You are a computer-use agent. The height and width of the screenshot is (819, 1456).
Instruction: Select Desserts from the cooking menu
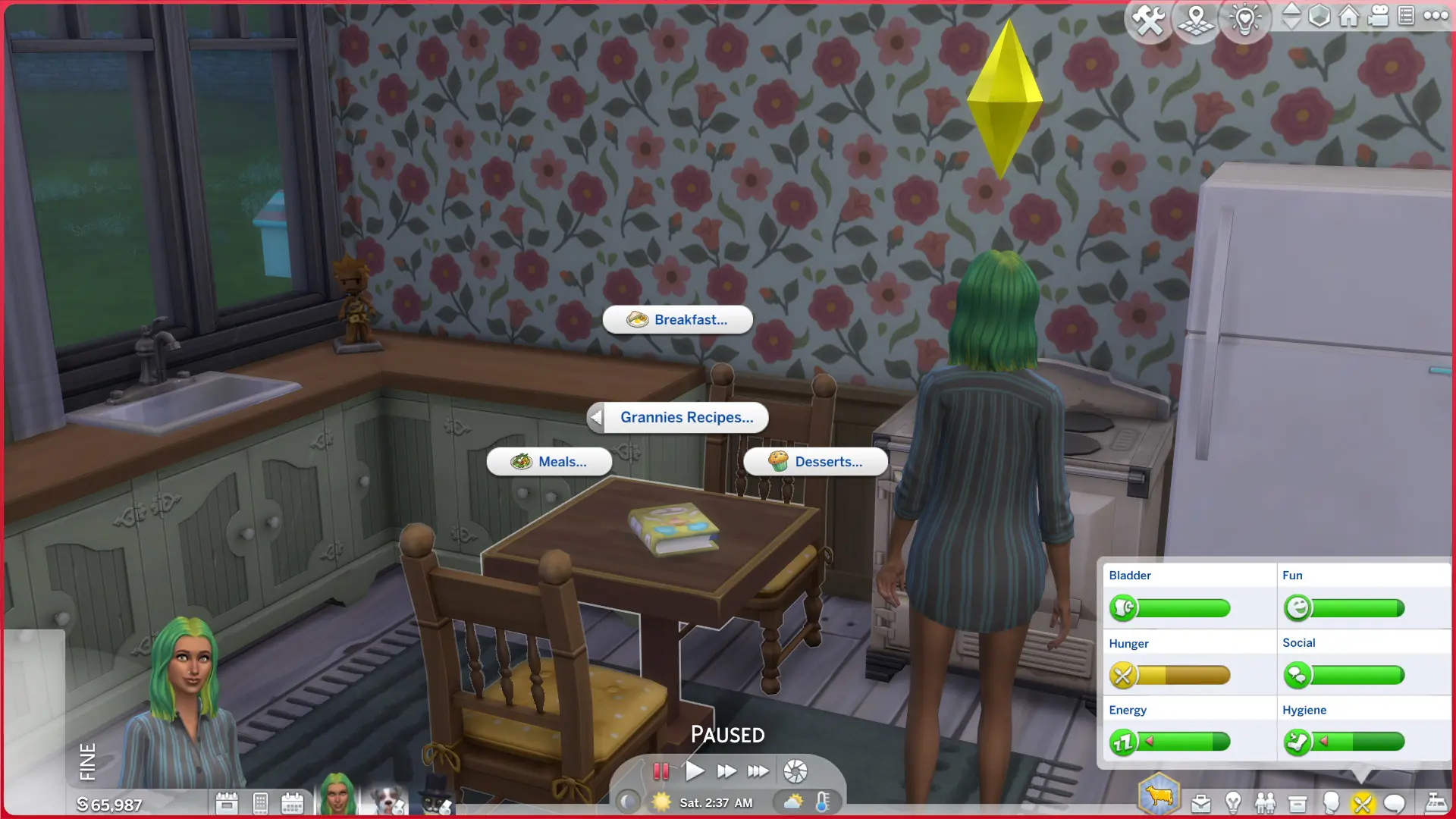[816, 462]
